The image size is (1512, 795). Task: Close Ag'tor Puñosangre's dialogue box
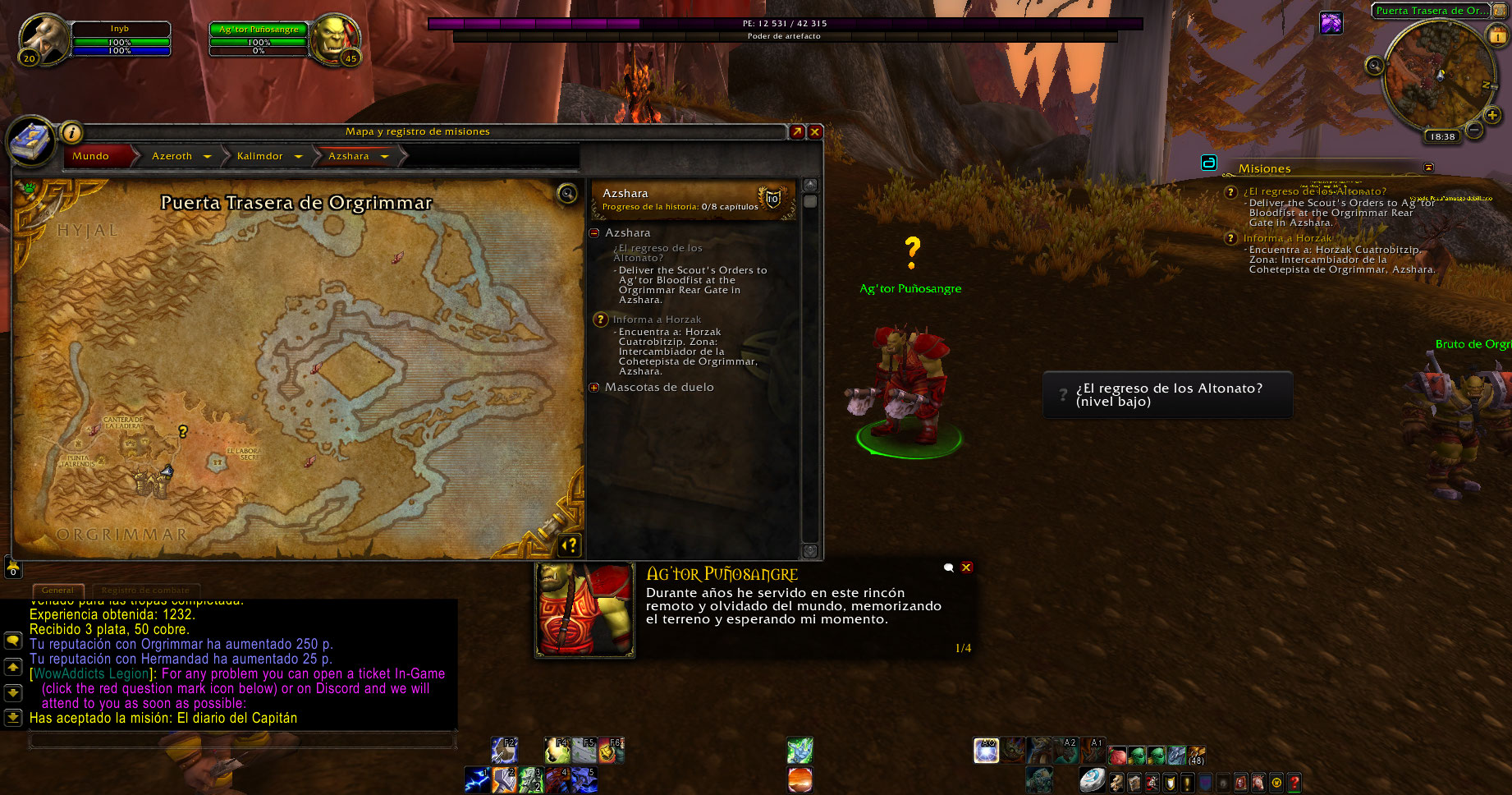coord(967,568)
